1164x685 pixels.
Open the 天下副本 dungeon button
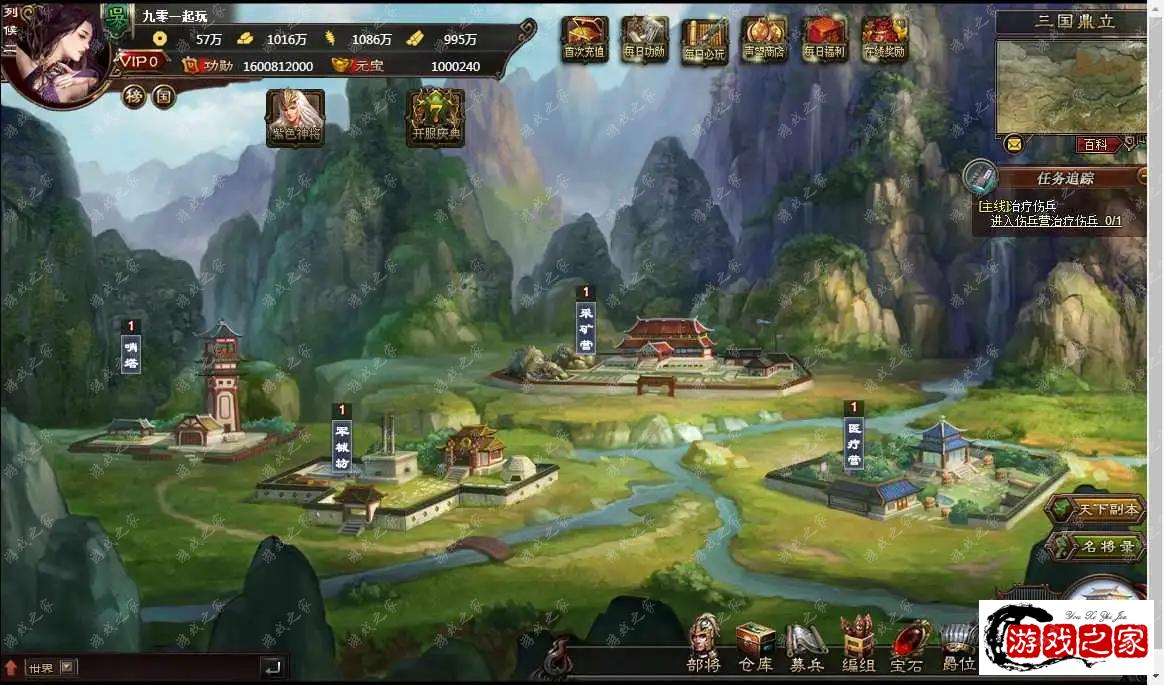[1096, 509]
